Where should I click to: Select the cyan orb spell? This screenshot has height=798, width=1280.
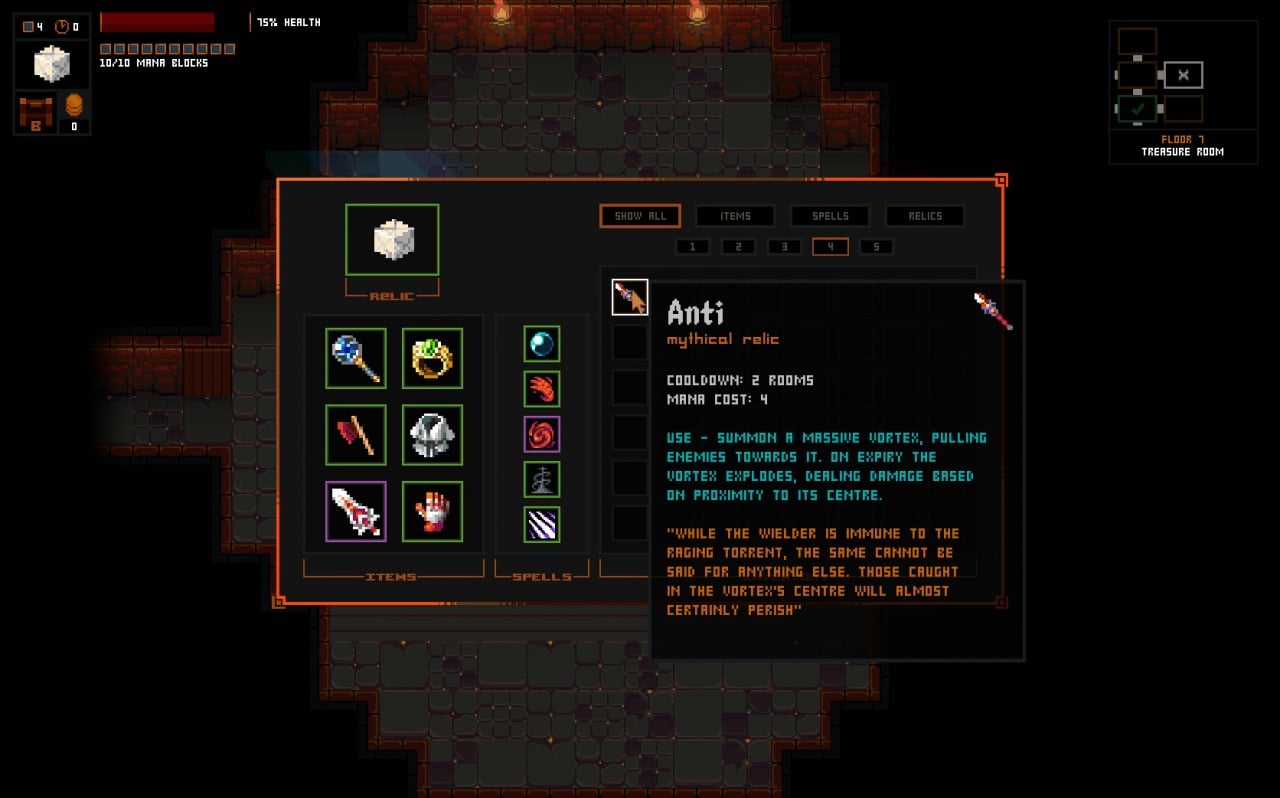[542, 344]
